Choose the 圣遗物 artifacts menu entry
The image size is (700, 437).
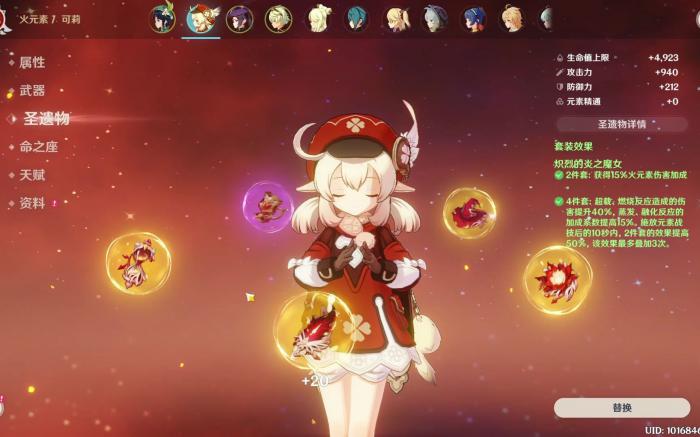click(46, 118)
